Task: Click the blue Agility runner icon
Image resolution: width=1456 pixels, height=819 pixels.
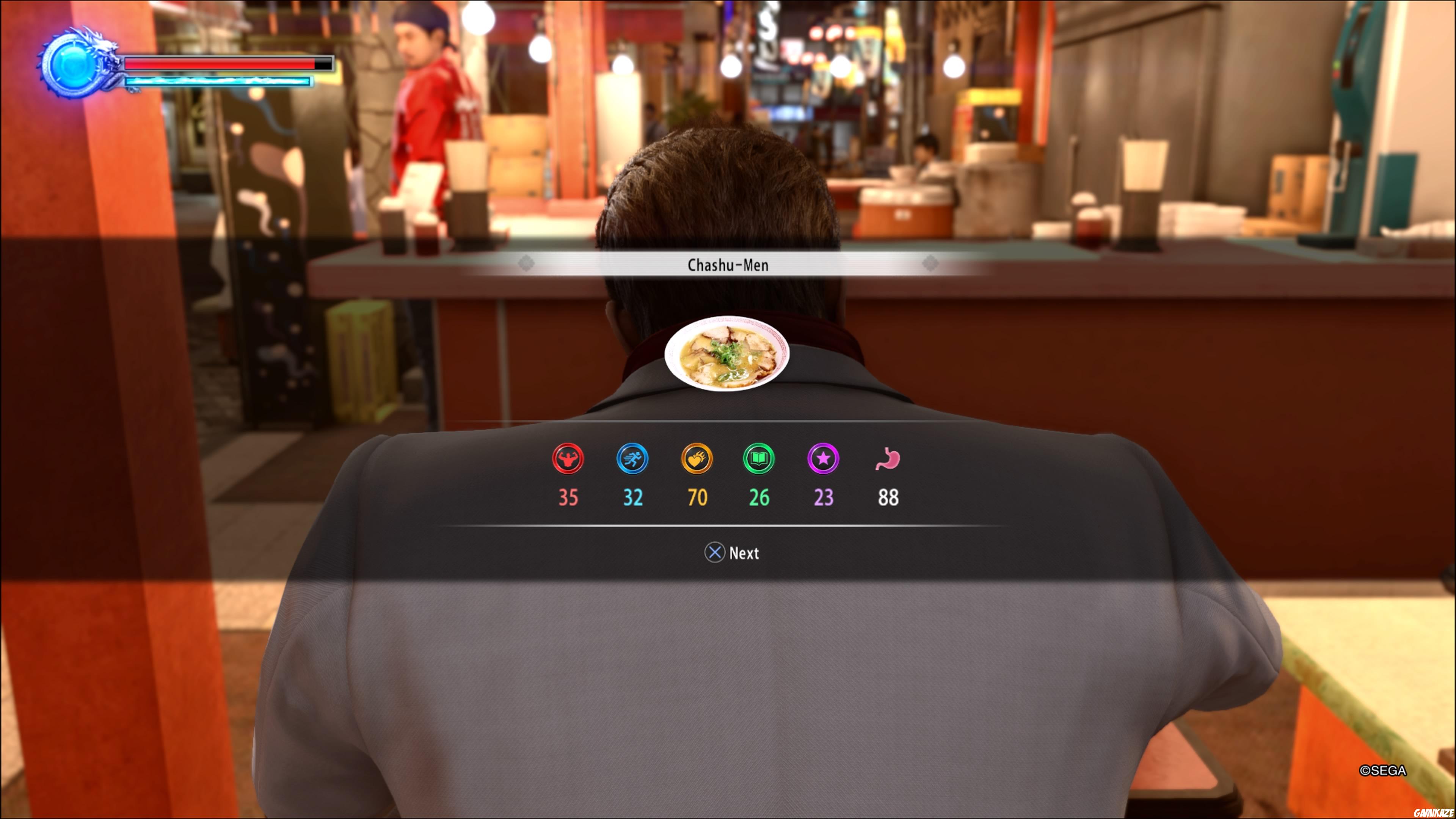Action: coord(632,460)
